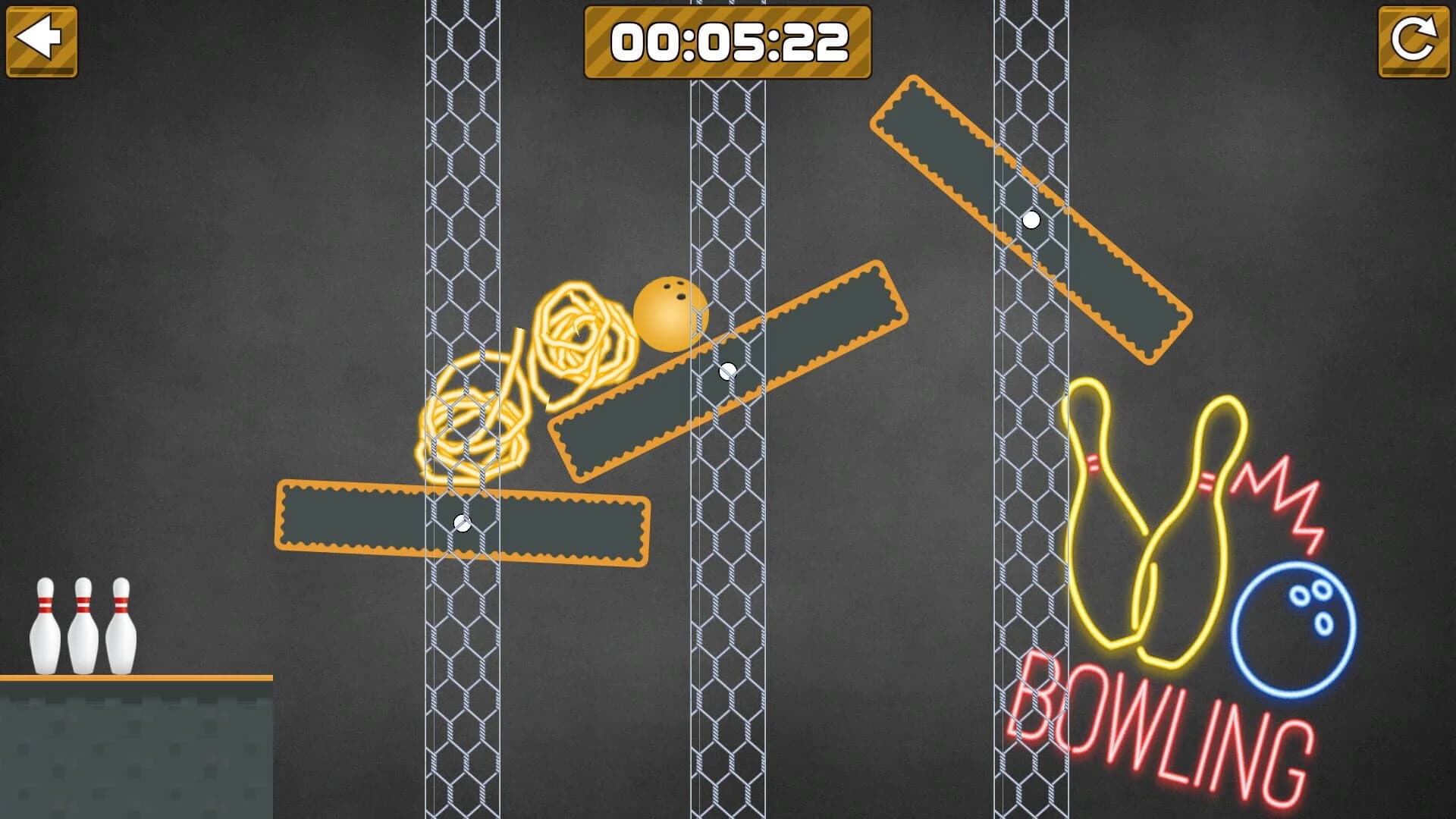Tap the leftmost white bowling pin
1456x819 pixels.
tap(44, 626)
